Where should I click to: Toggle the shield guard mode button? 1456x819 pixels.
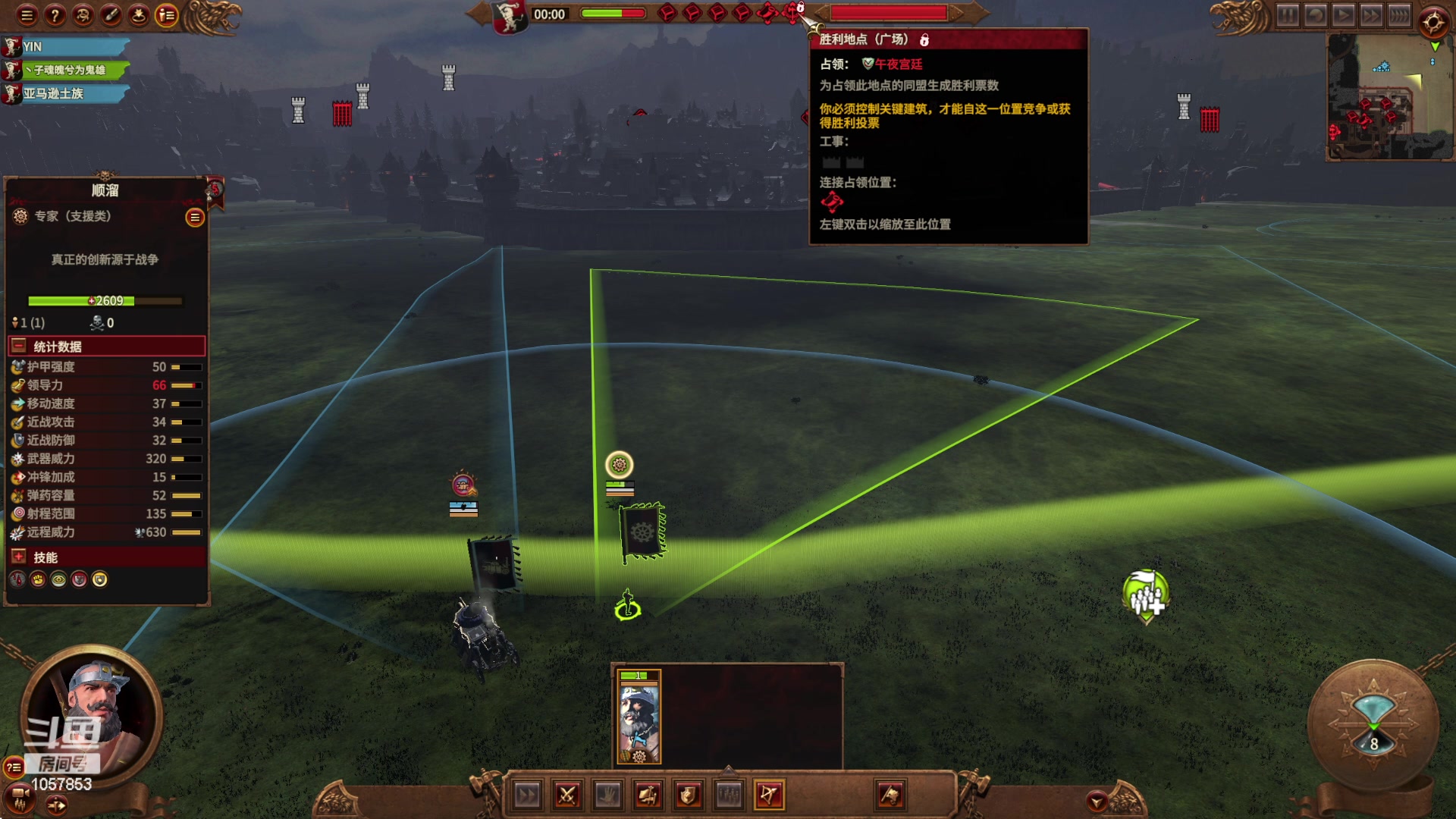pos(689,795)
